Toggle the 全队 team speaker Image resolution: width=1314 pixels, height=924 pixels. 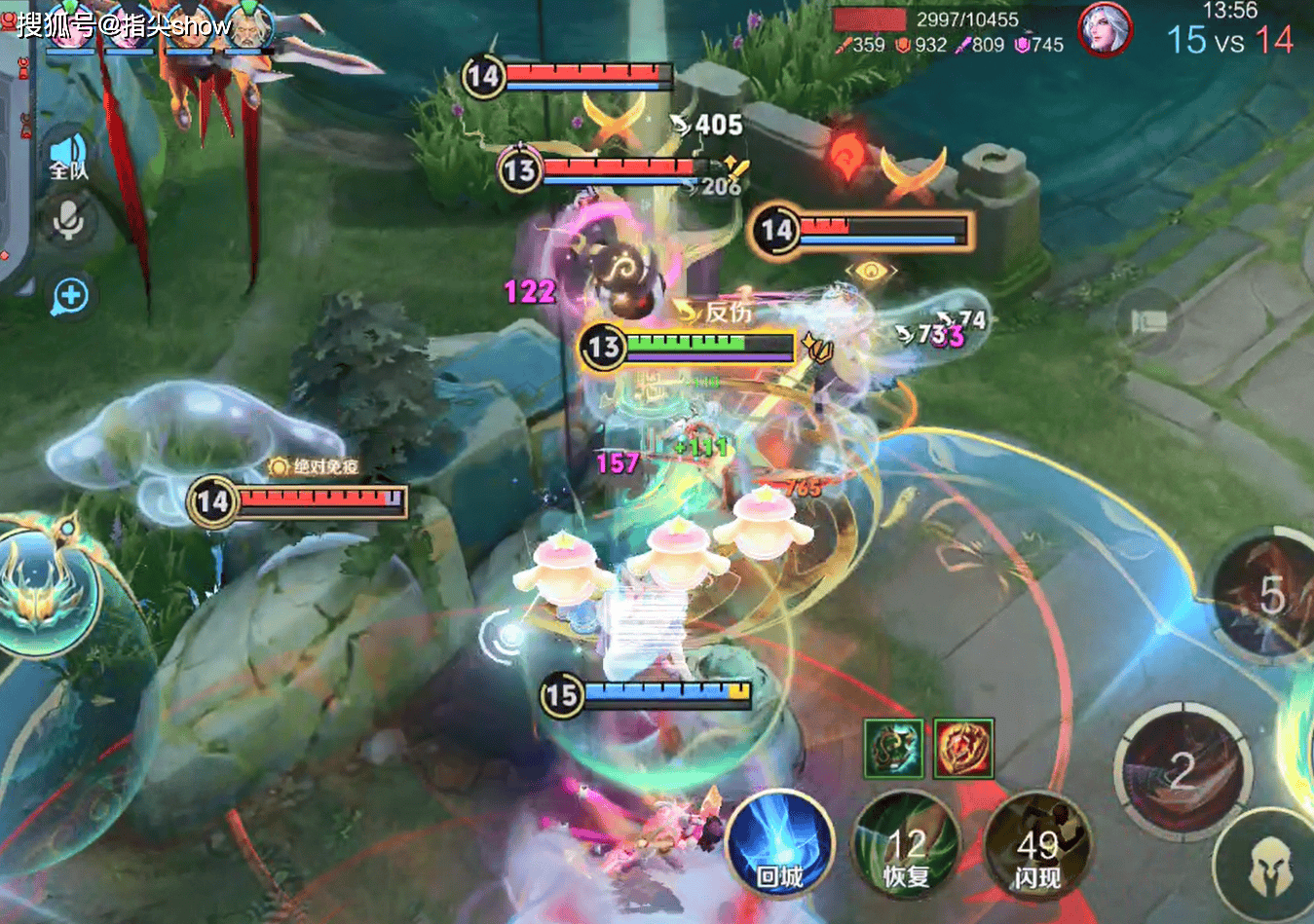click(68, 158)
